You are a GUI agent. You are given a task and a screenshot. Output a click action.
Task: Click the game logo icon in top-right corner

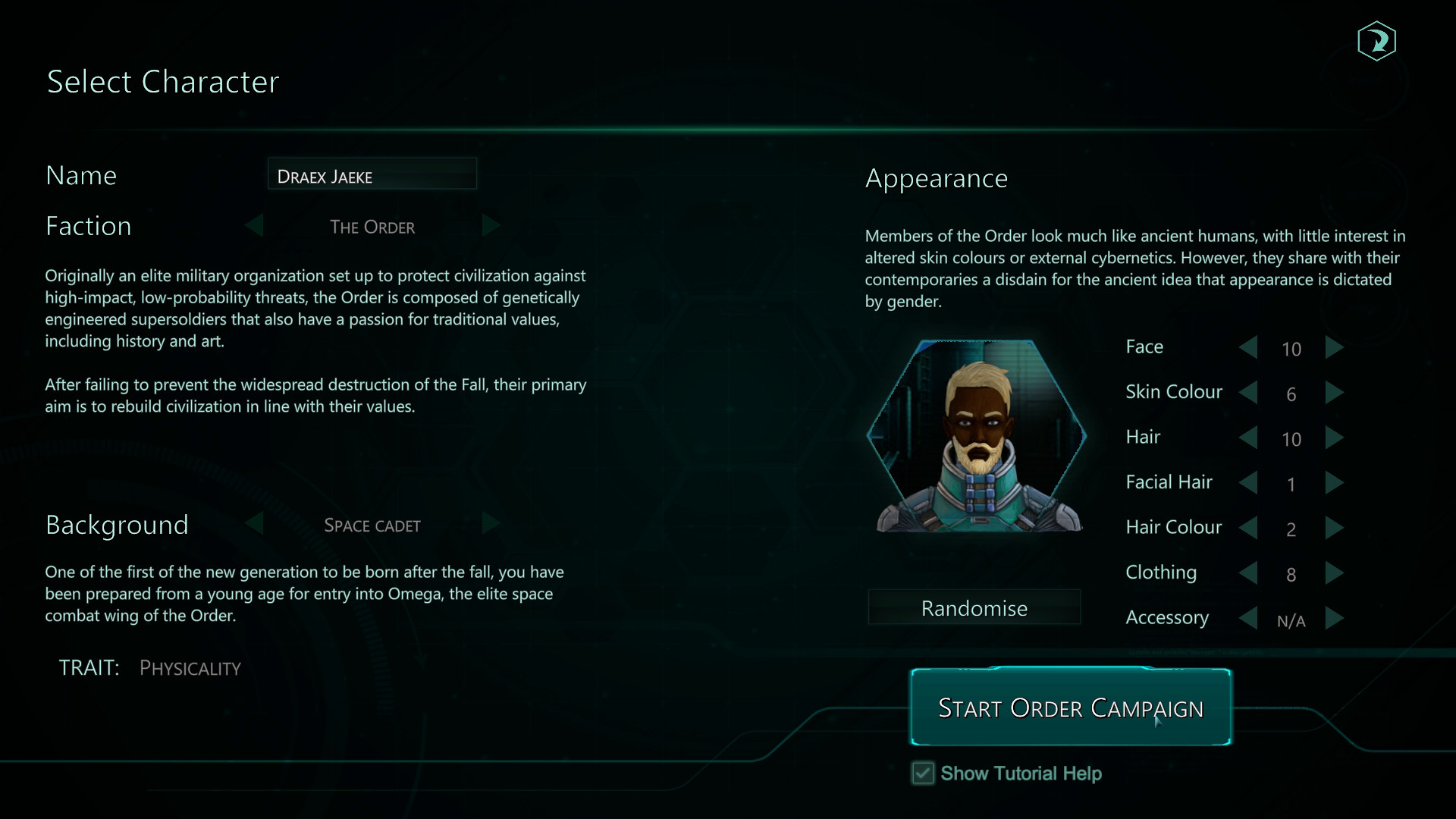[1377, 42]
